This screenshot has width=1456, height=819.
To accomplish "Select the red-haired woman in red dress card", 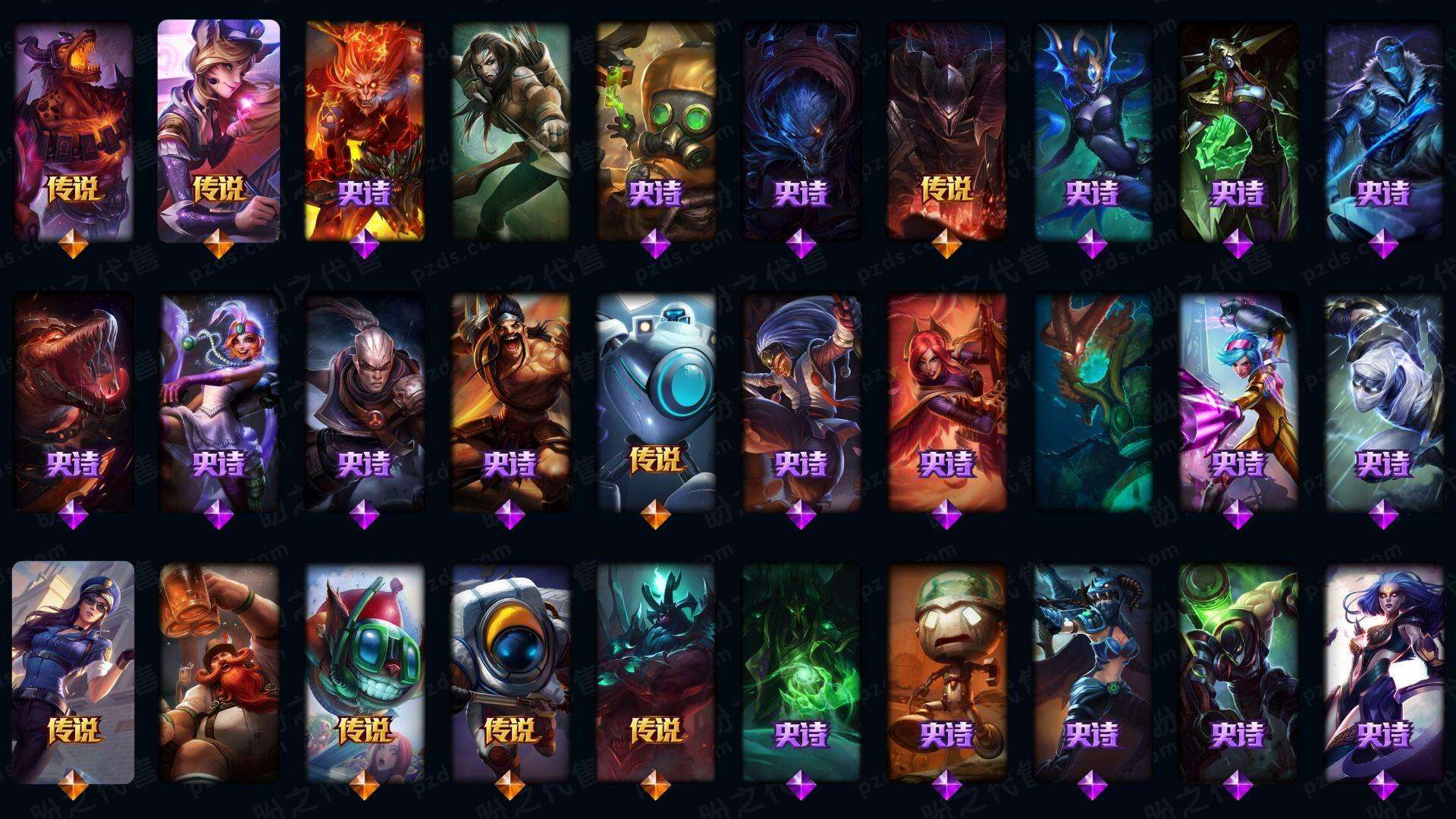I will coord(947,402).
